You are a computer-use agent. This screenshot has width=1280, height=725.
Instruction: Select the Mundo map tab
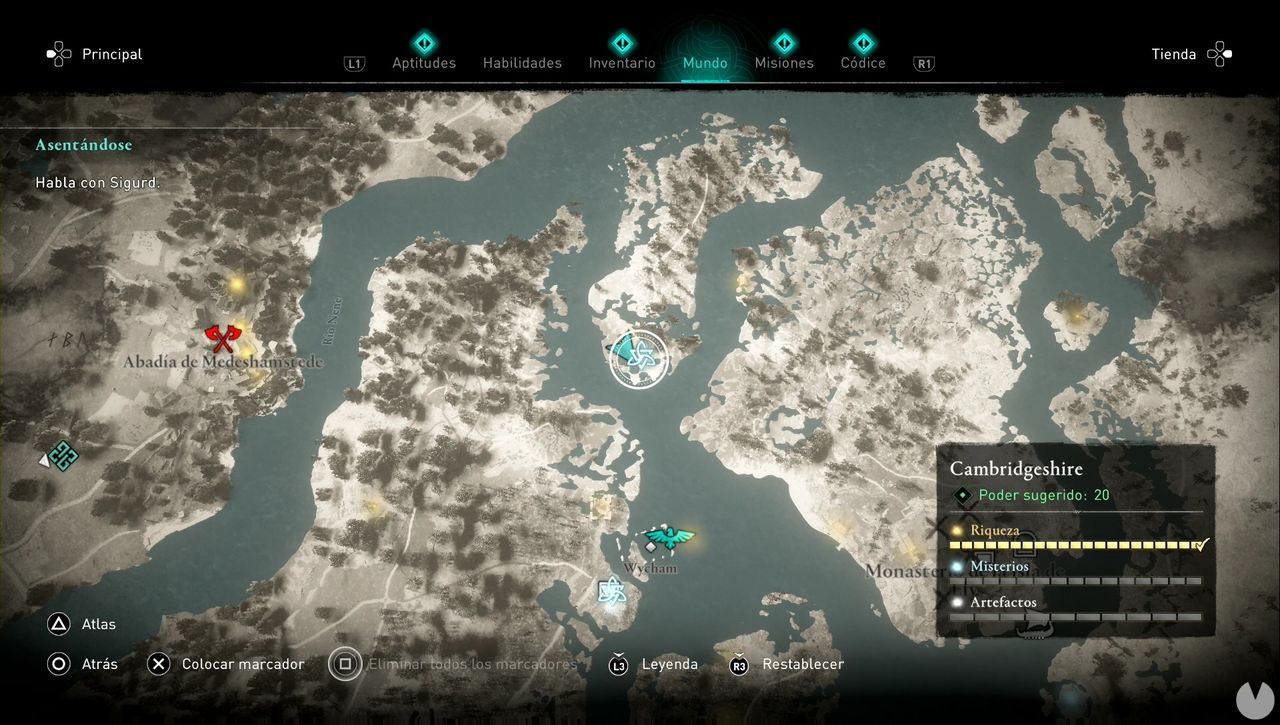click(x=705, y=62)
